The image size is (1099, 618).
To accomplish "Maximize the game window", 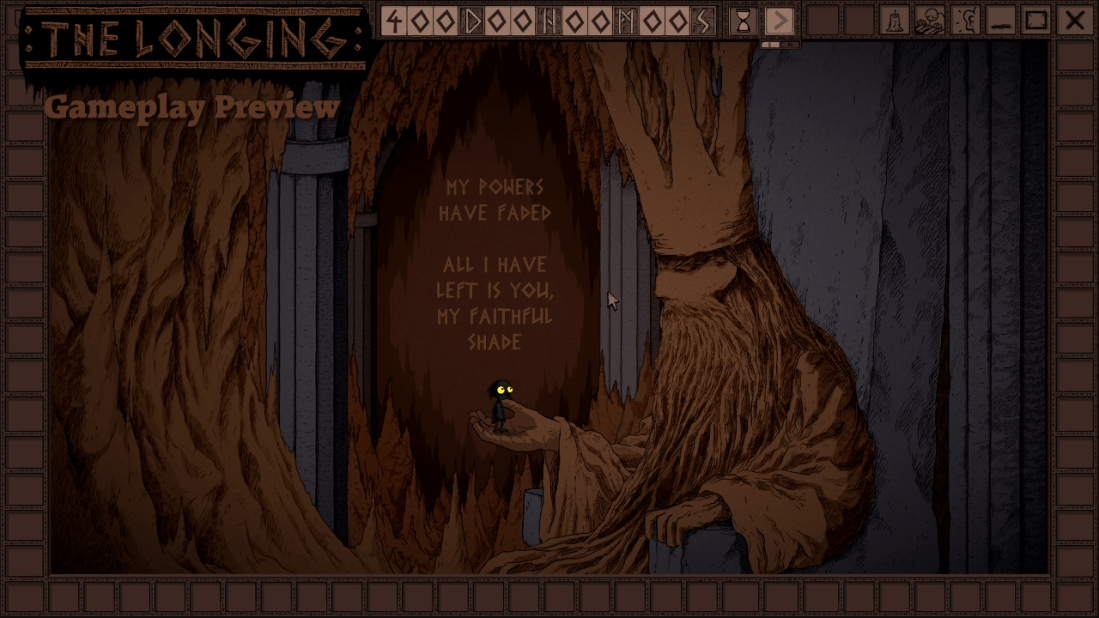I will [x=1037, y=20].
